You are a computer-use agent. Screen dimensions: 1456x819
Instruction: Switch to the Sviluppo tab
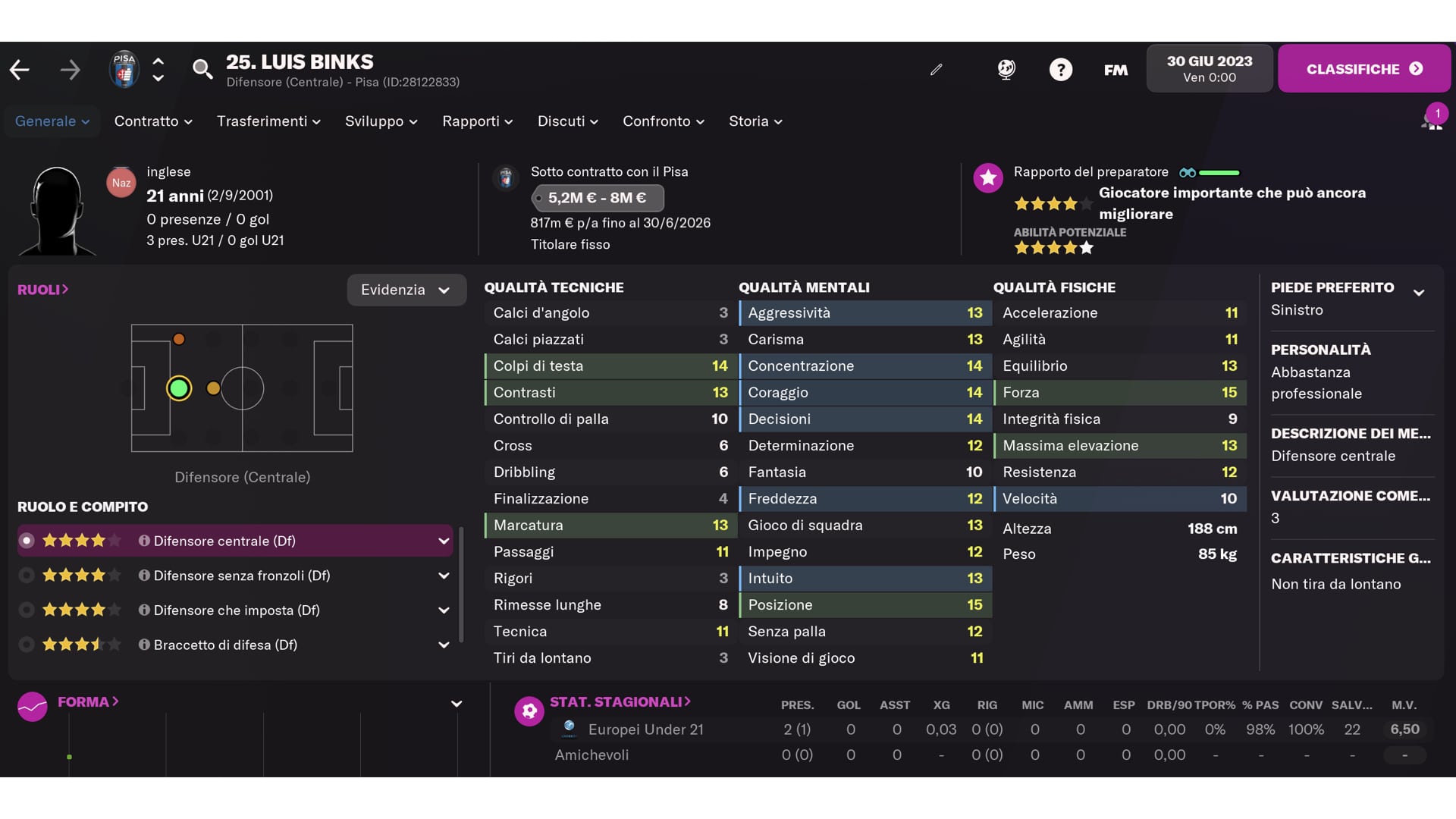click(381, 121)
